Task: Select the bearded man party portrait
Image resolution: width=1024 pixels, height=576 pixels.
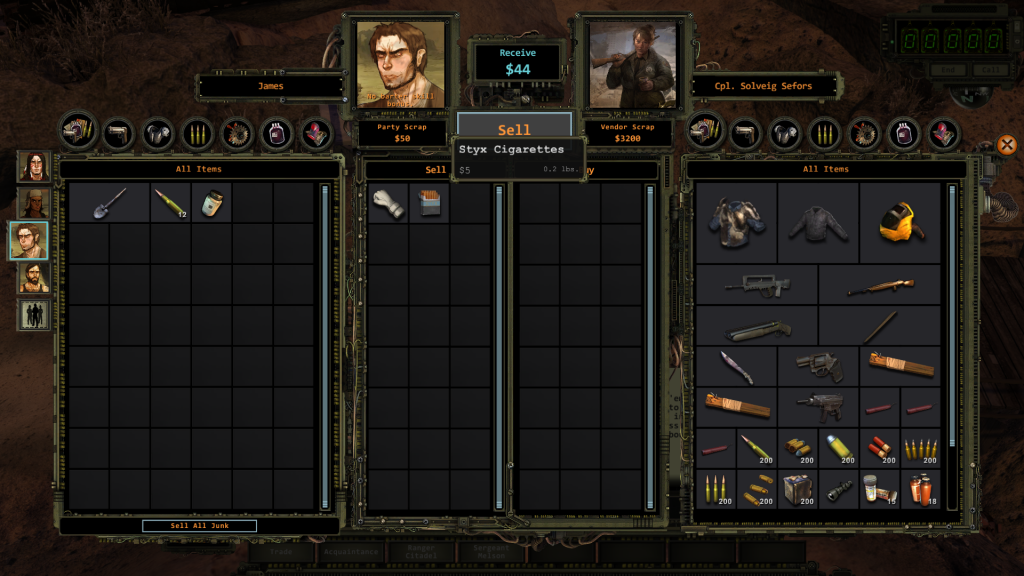Action: point(33,277)
